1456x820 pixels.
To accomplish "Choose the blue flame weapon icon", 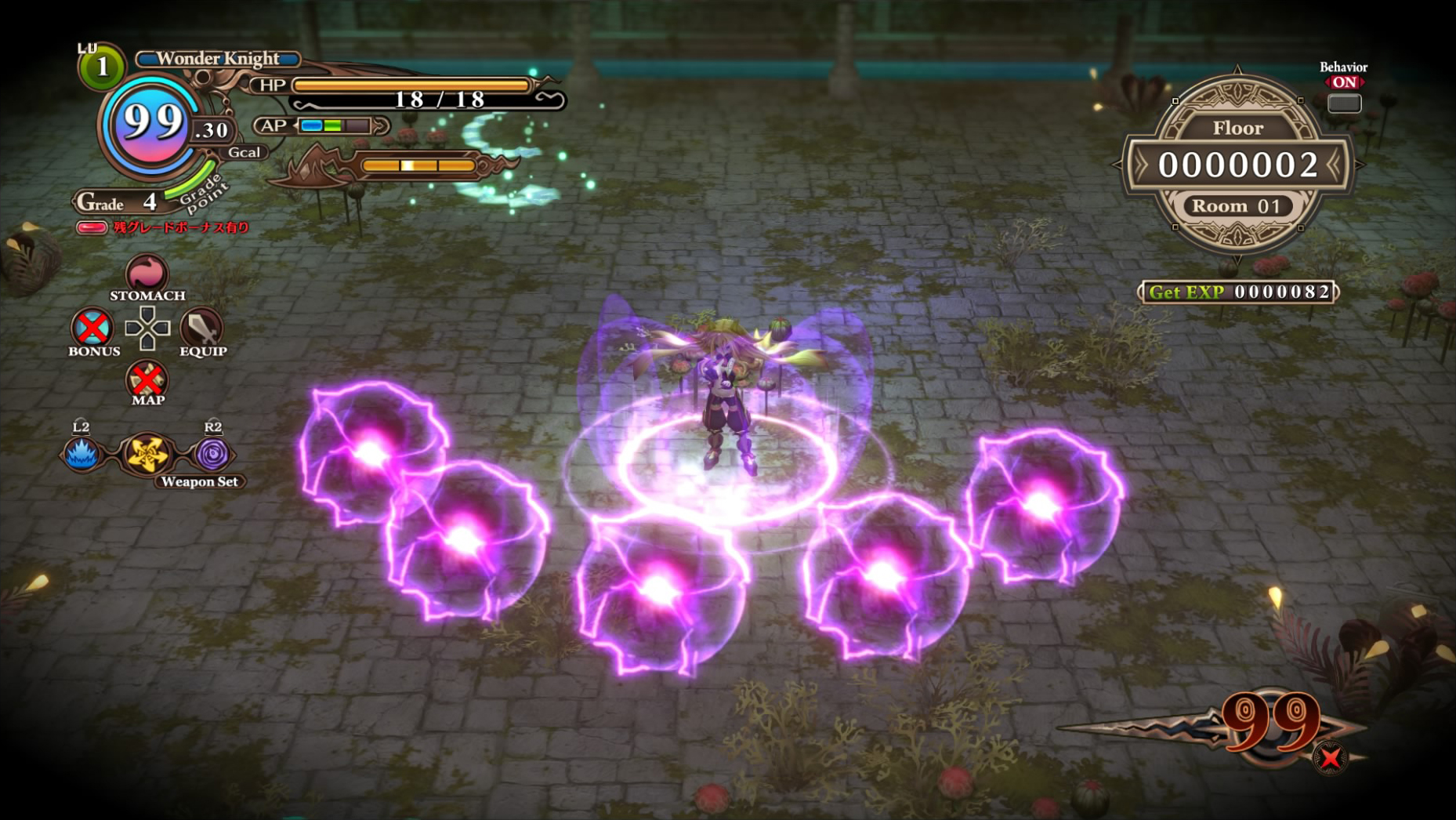I will coord(81,454).
